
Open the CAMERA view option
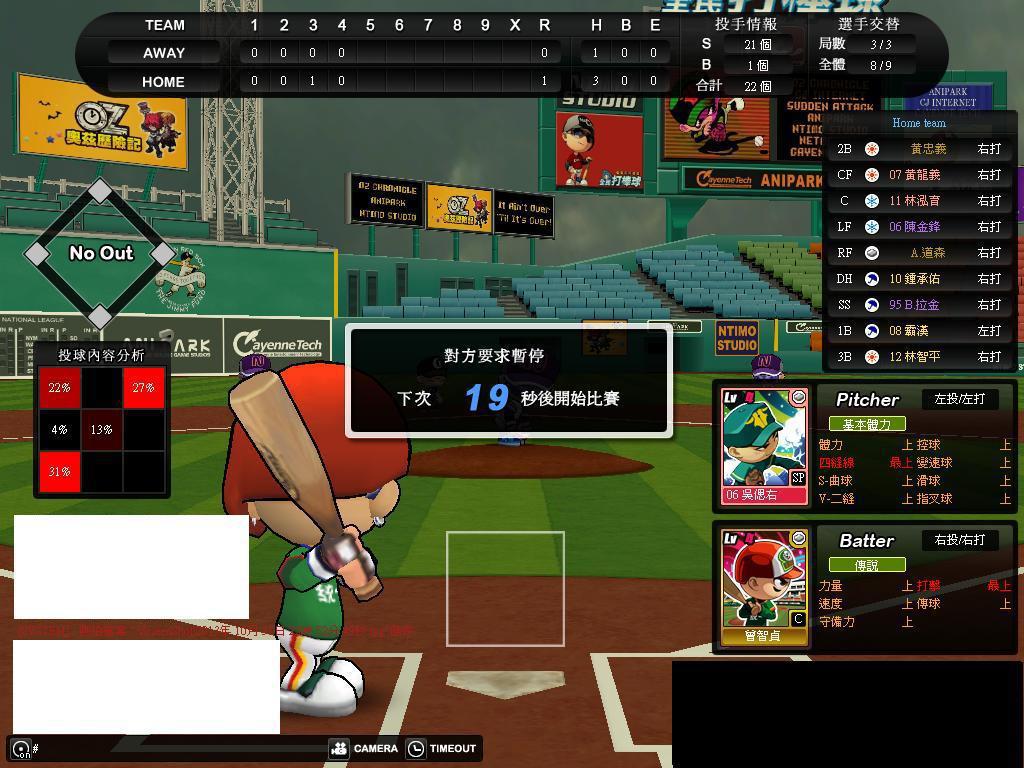[x=364, y=748]
